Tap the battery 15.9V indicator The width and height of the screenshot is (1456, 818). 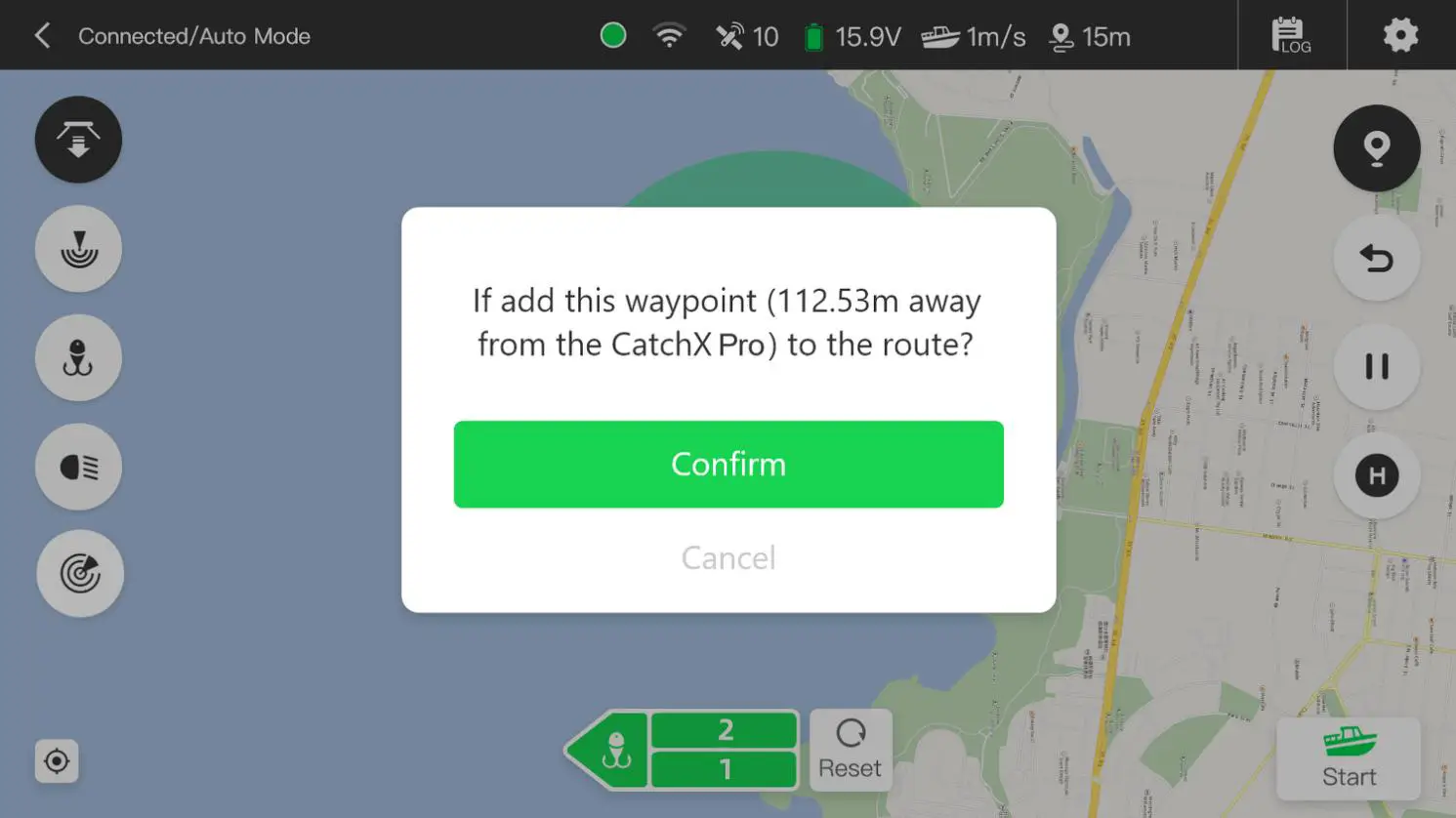(x=852, y=36)
